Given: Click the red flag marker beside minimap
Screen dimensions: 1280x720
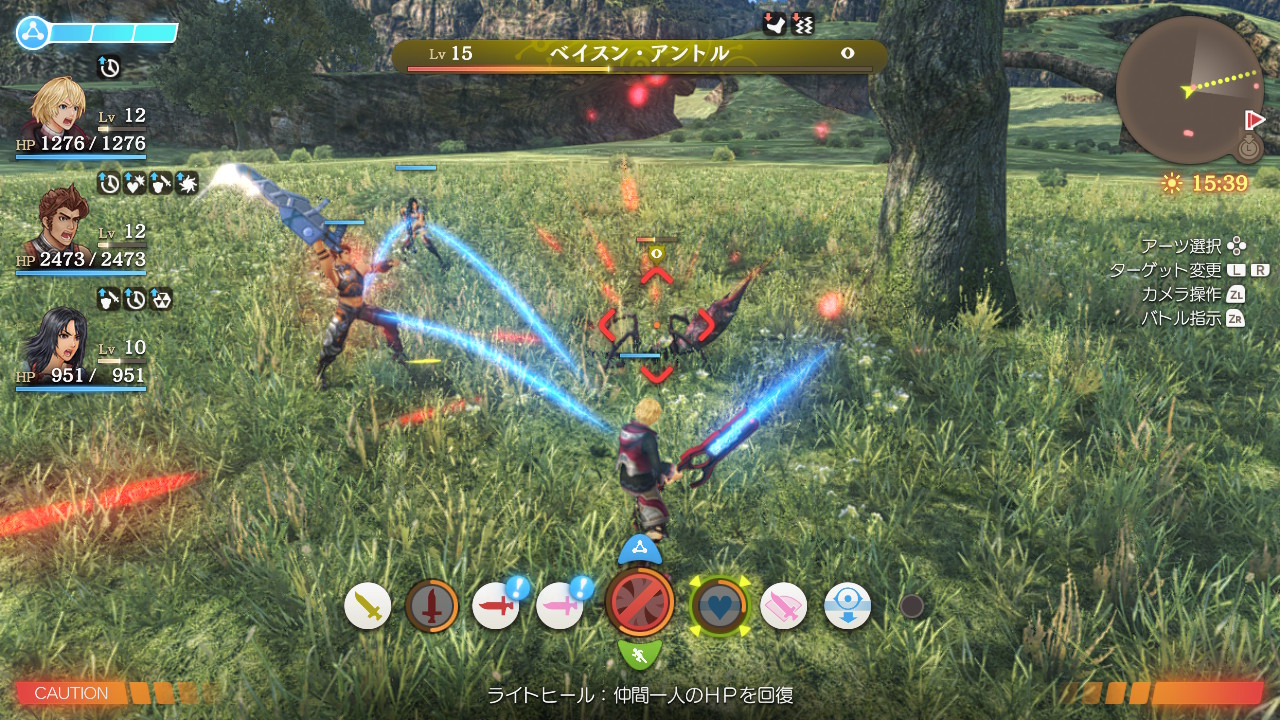Looking at the screenshot, I should [x=1255, y=120].
